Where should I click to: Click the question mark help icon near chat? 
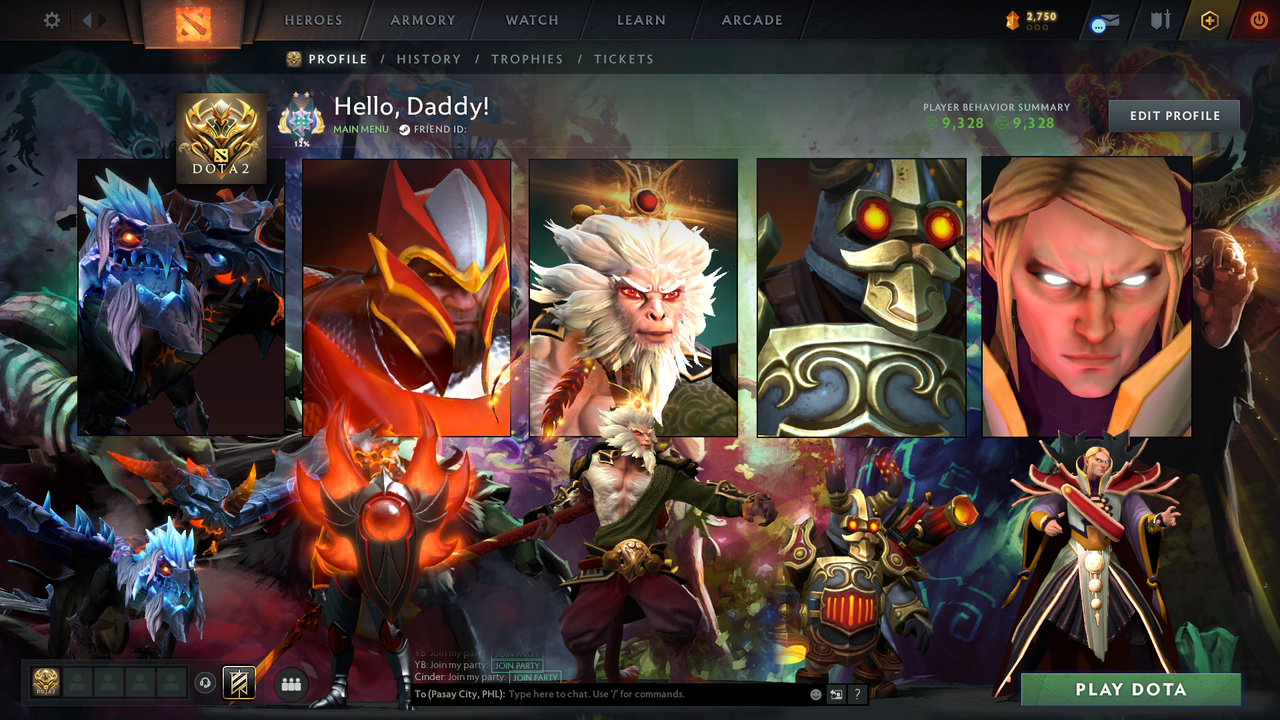857,694
